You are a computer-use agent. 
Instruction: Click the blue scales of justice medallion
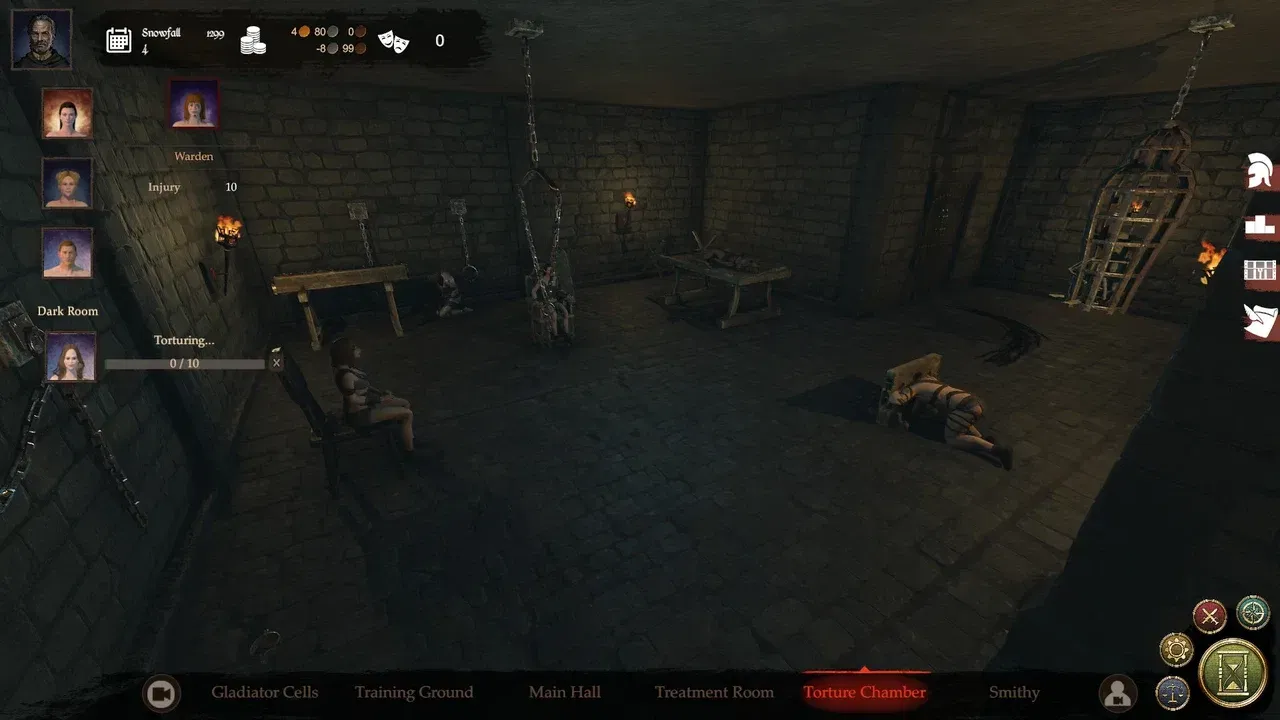point(1172,692)
